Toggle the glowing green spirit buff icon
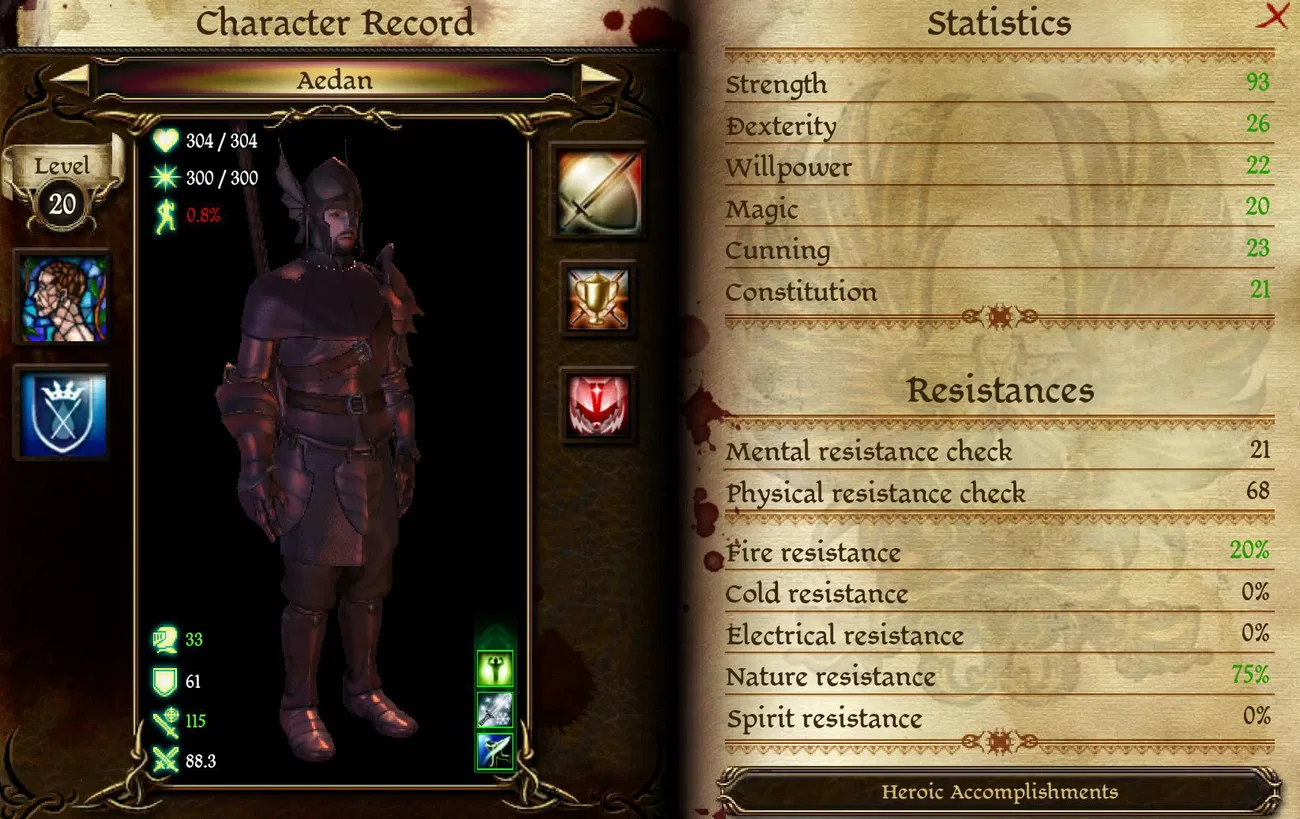Viewport: 1300px width, 819px height. click(x=493, y=670)
